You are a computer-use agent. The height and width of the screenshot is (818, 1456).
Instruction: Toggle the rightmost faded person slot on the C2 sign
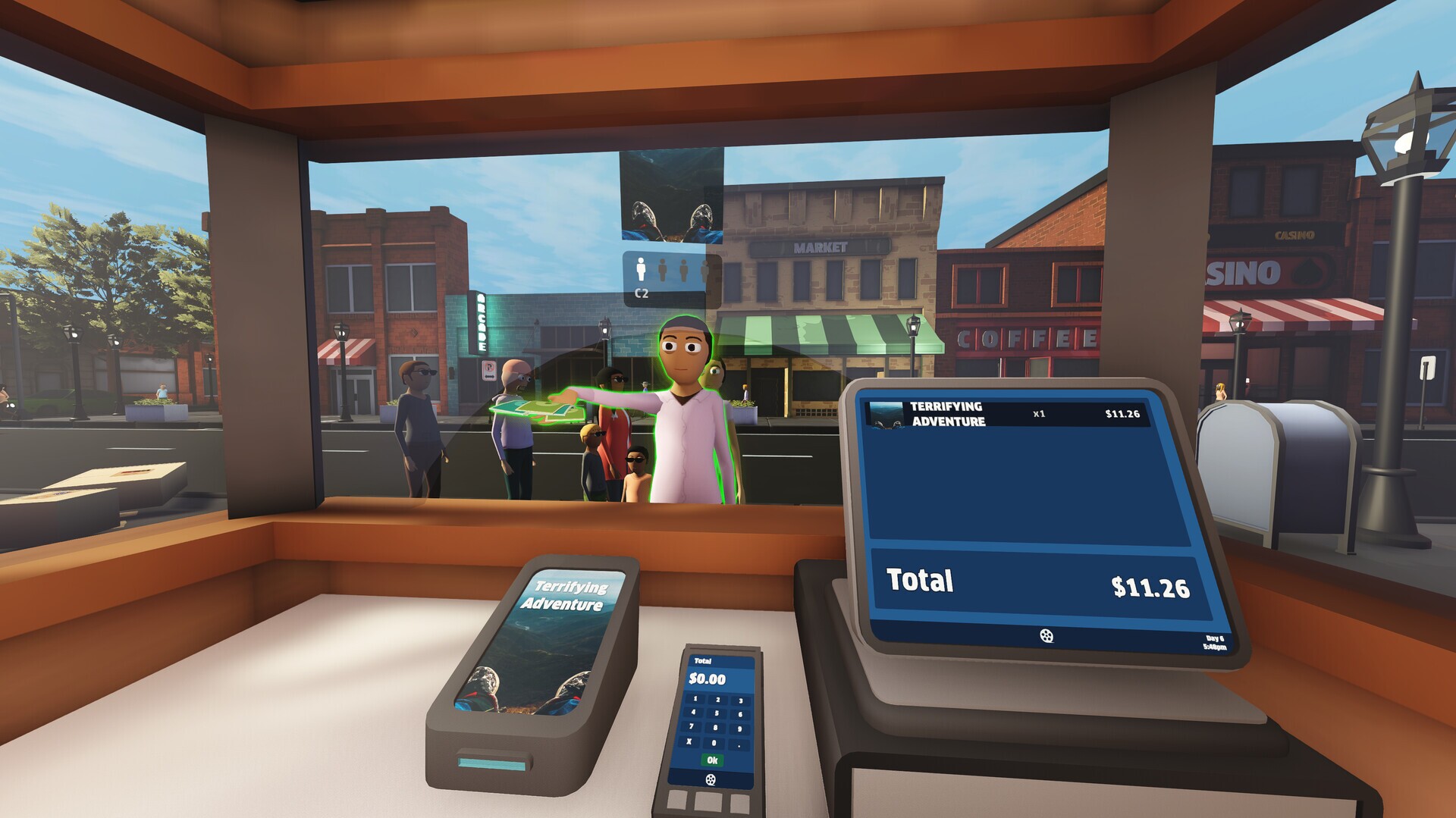[704, 271]
